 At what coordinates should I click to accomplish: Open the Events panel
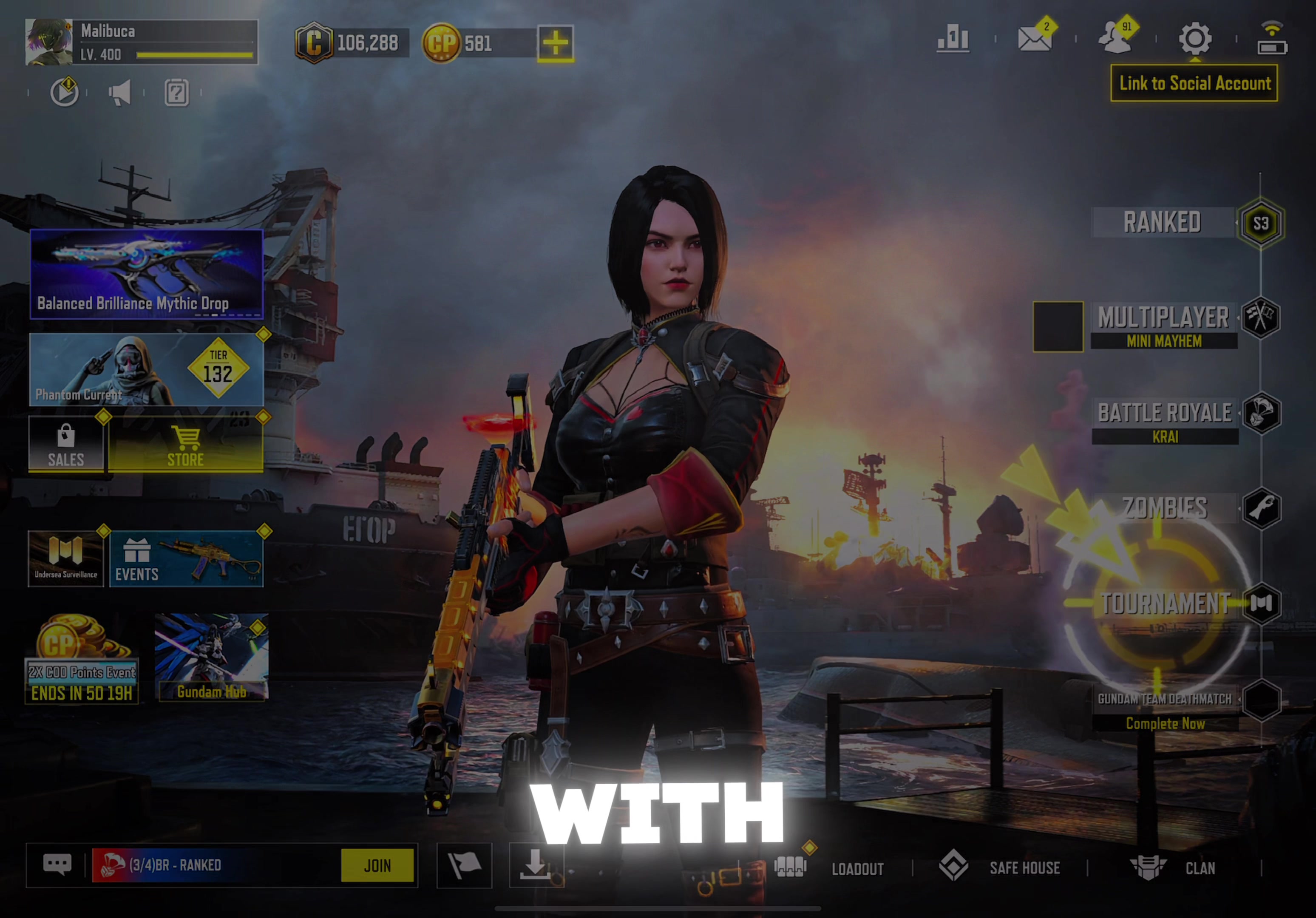tap(186, 559)
